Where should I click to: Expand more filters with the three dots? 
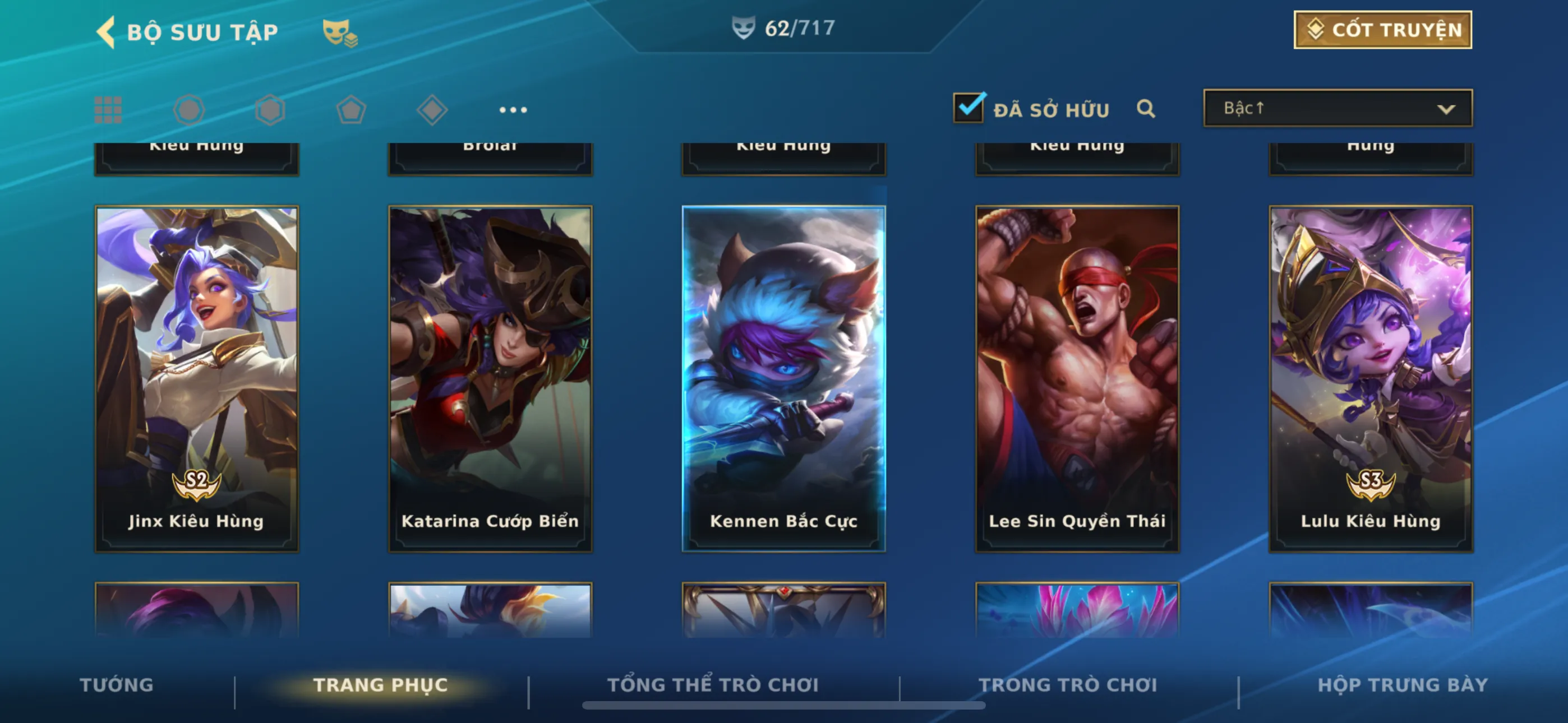point(513,110)
